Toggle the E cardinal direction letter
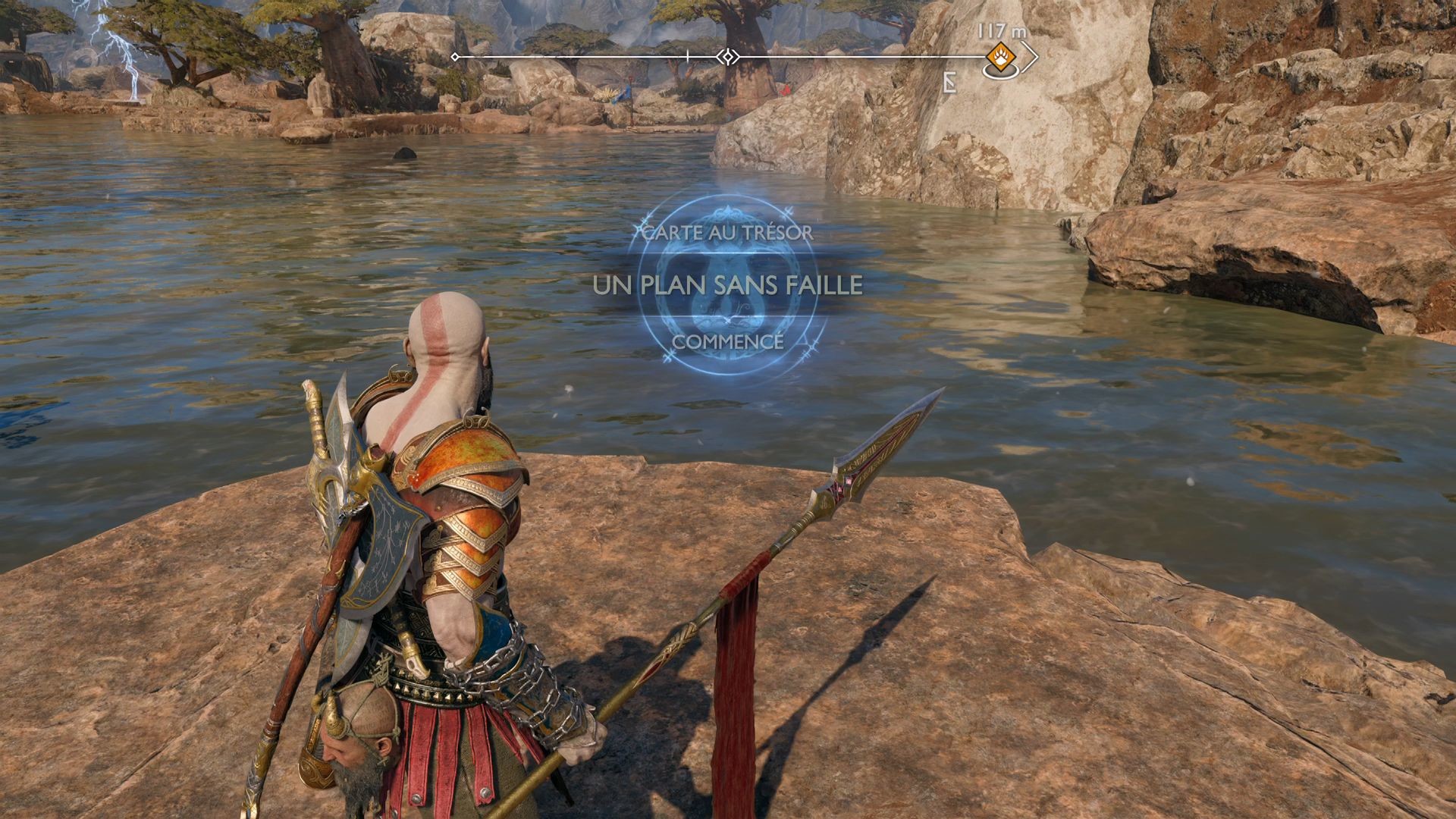 coord(950,83)
